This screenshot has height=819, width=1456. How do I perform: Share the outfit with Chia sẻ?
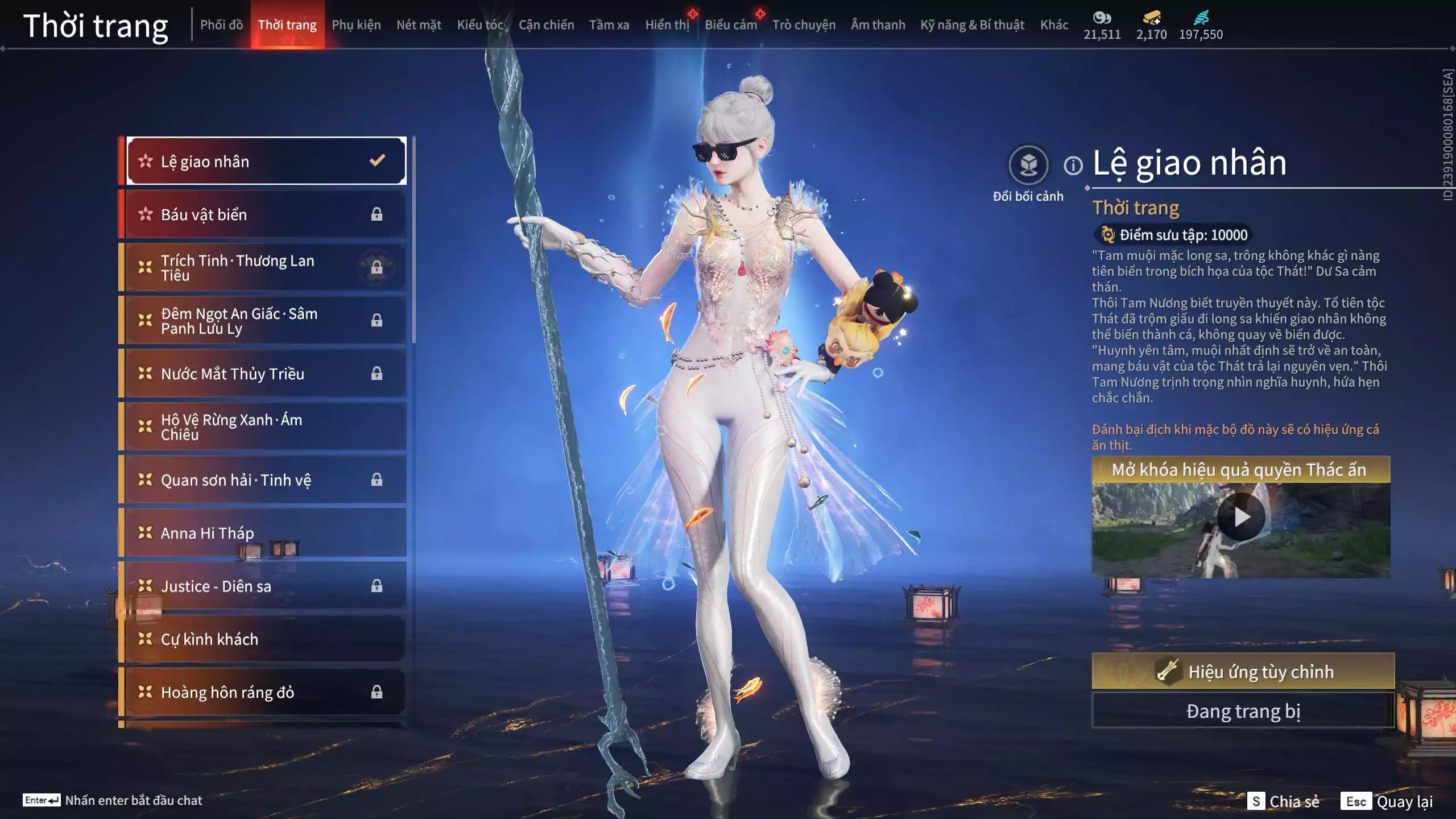point(1283,801)
